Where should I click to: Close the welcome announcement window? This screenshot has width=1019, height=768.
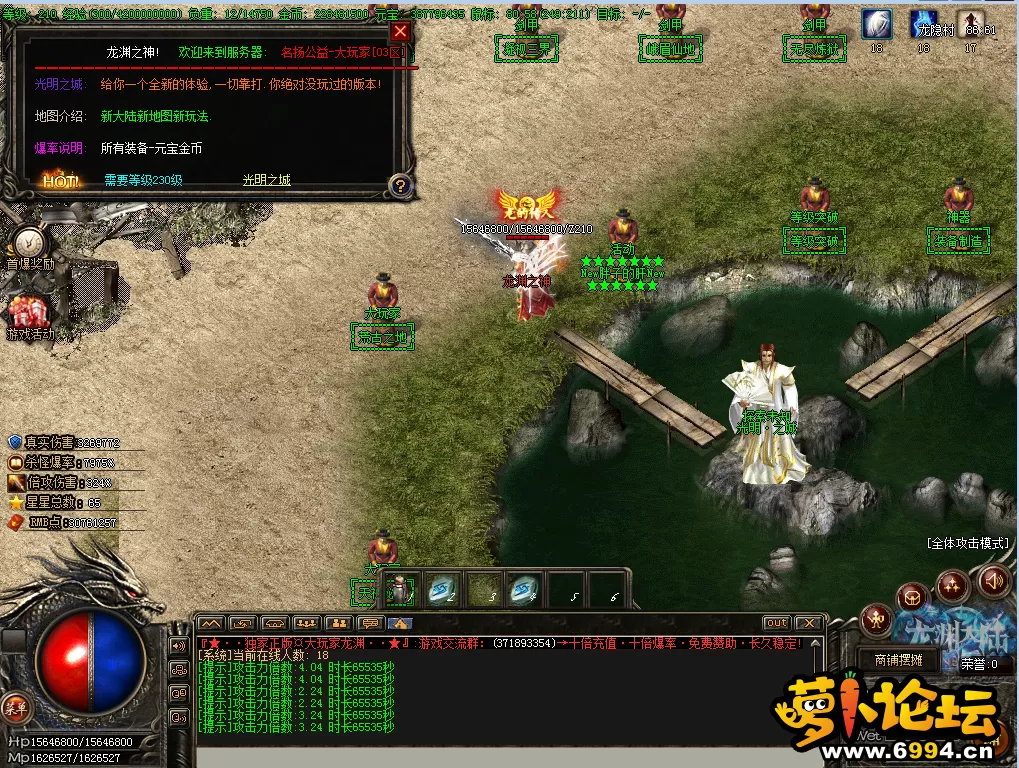400,31
